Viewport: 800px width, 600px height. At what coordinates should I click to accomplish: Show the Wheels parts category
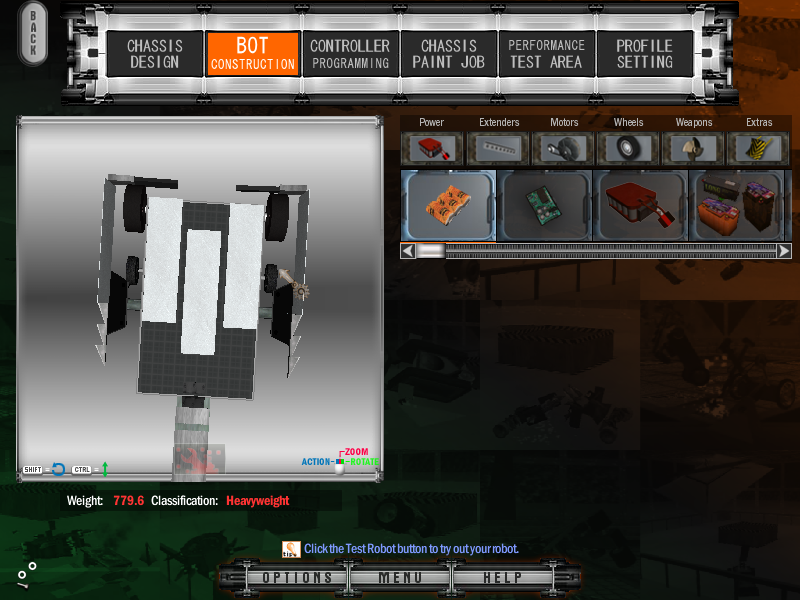[x=629, y=148]
